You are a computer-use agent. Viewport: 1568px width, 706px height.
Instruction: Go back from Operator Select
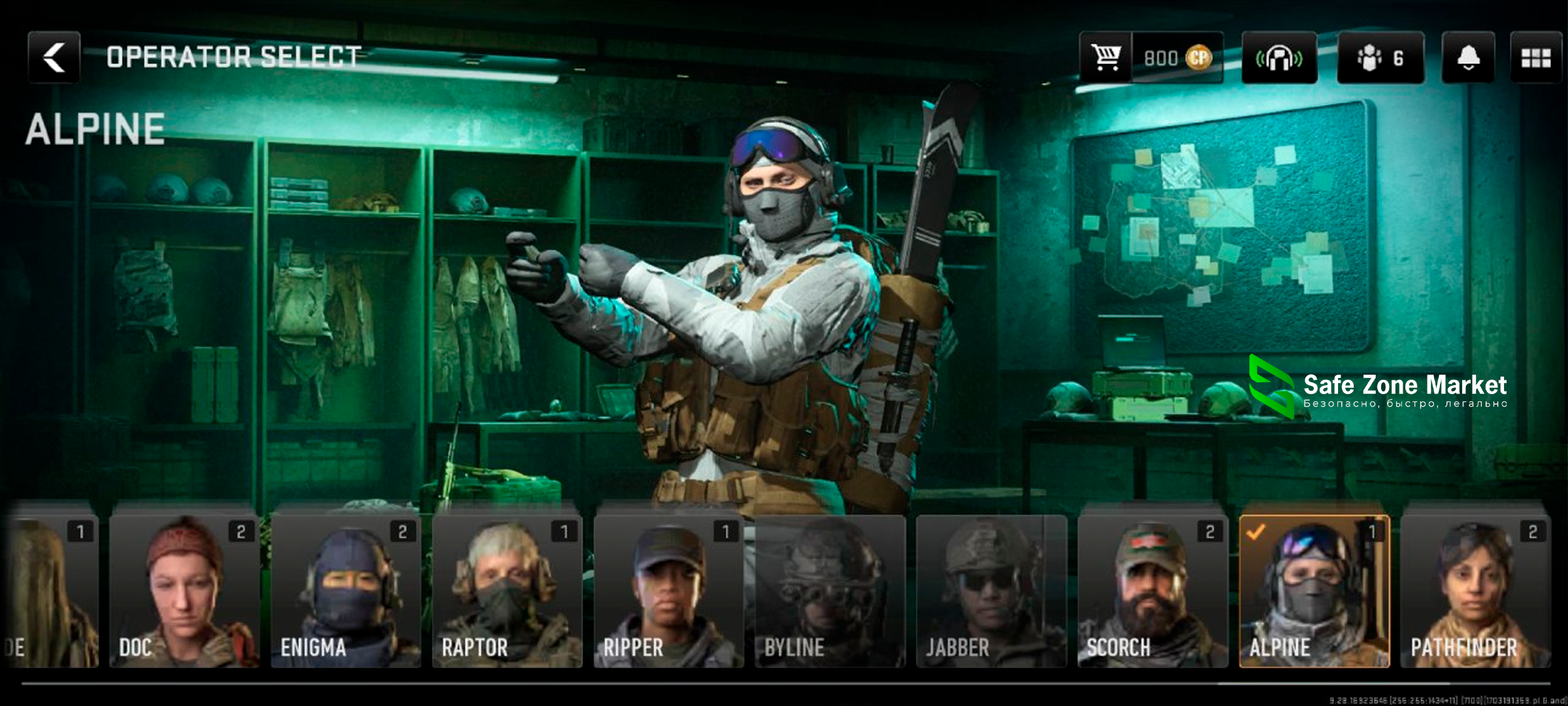click(54, 58)
